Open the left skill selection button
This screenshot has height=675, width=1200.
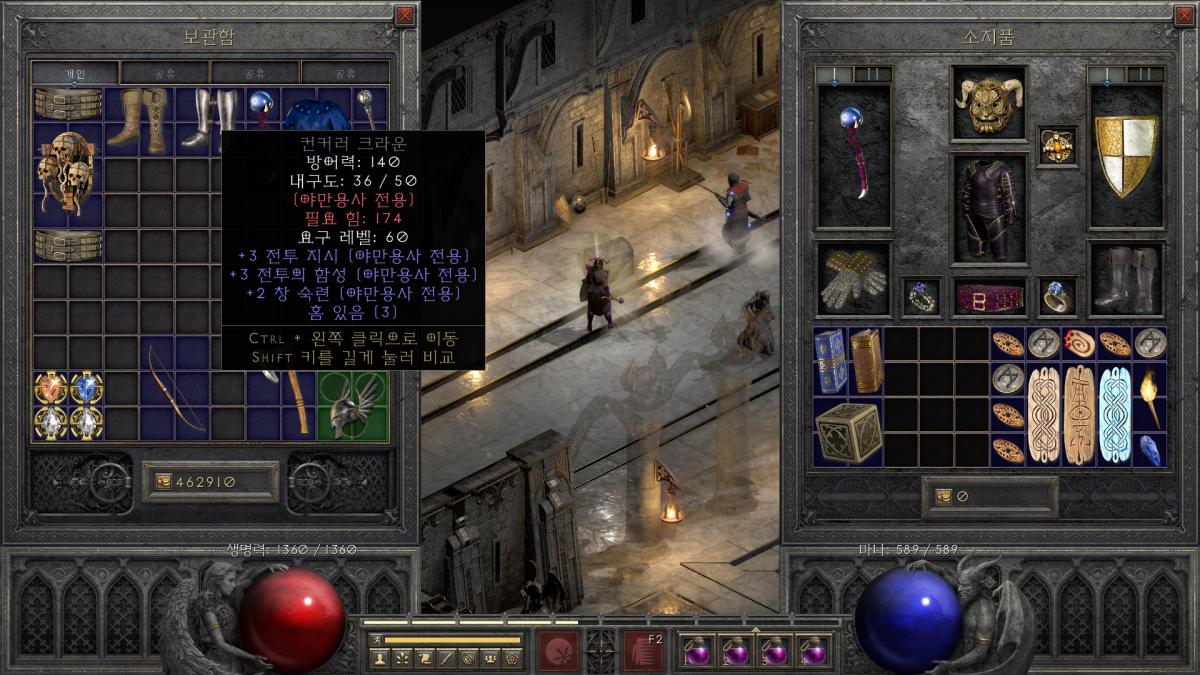[559, 649]
